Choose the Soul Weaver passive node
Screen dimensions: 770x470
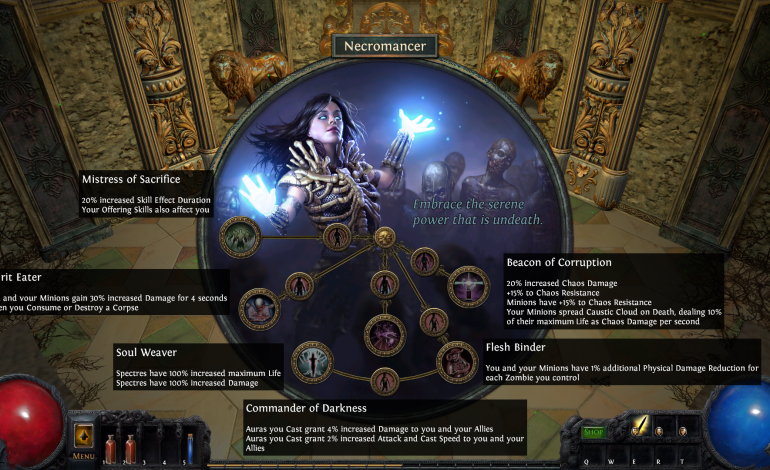pyautogui.click(x=311, y=361)
